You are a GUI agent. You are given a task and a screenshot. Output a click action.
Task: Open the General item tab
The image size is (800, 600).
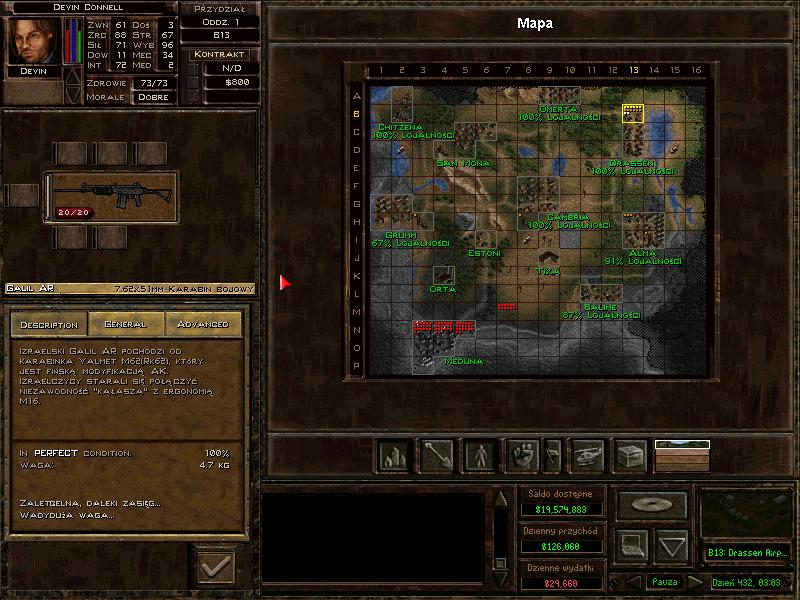coord(125,324)
